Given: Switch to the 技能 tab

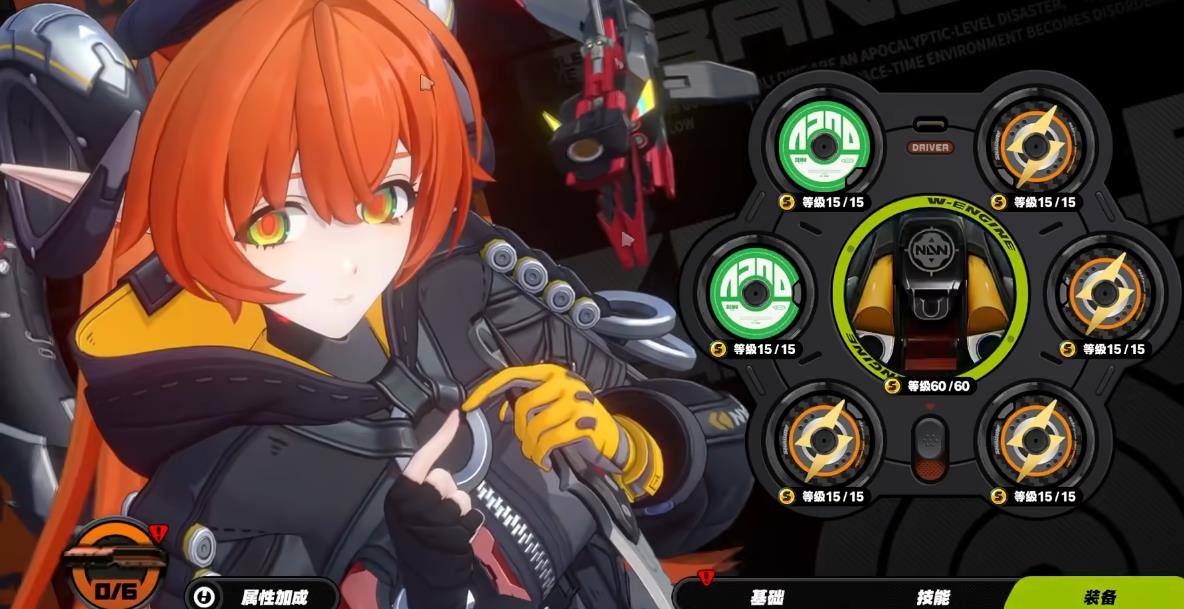Looking at the screenshot, I should pyautogui.click(x=933, y=597).
